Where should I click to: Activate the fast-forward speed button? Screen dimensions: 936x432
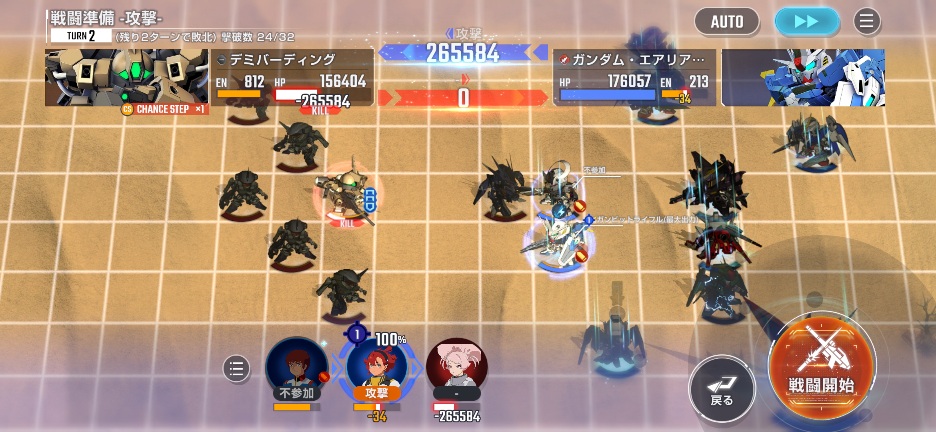pyautogui.click(x=806, y=21)
